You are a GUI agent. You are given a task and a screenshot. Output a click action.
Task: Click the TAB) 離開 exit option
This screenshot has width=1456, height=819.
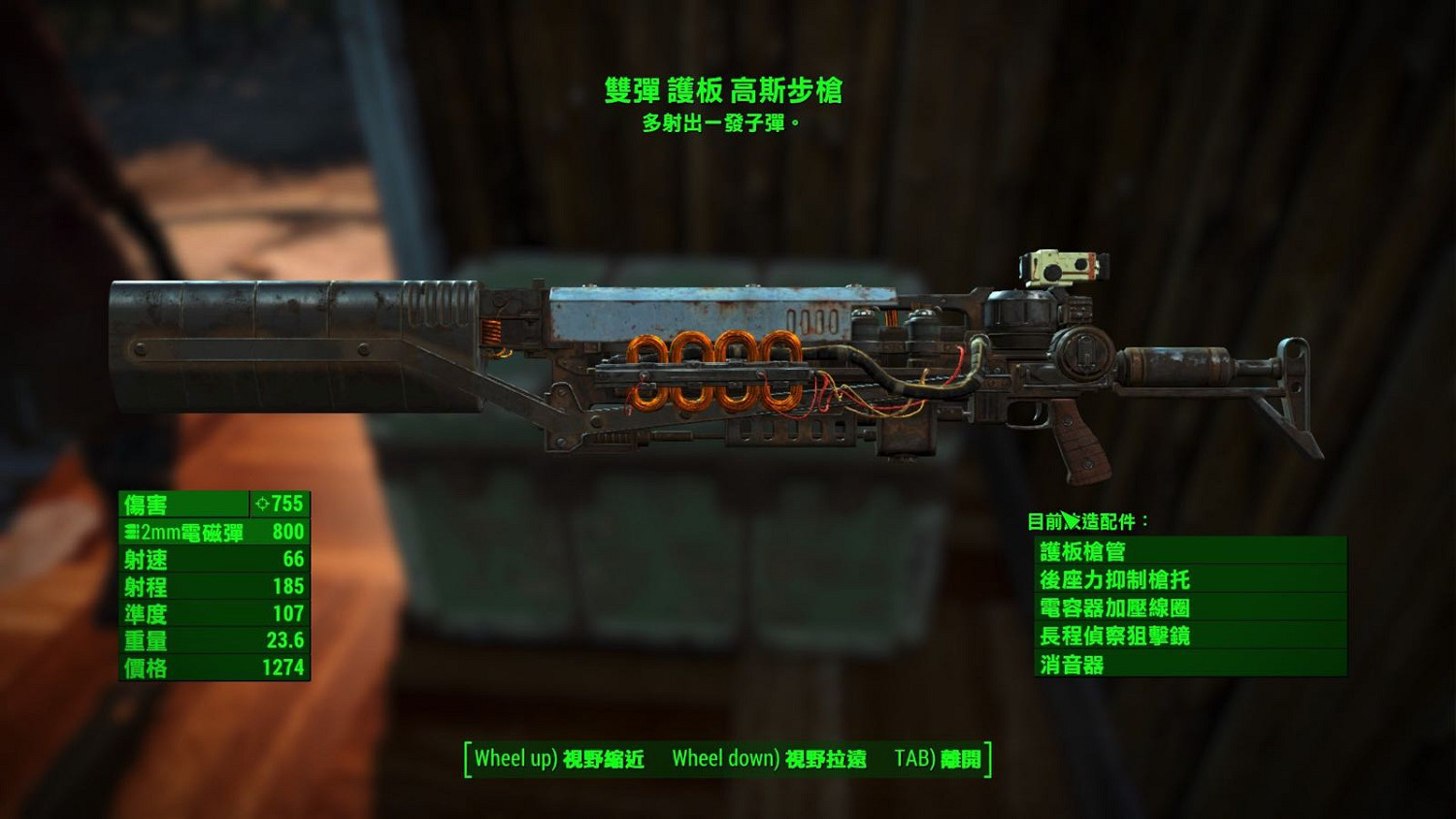940,760
